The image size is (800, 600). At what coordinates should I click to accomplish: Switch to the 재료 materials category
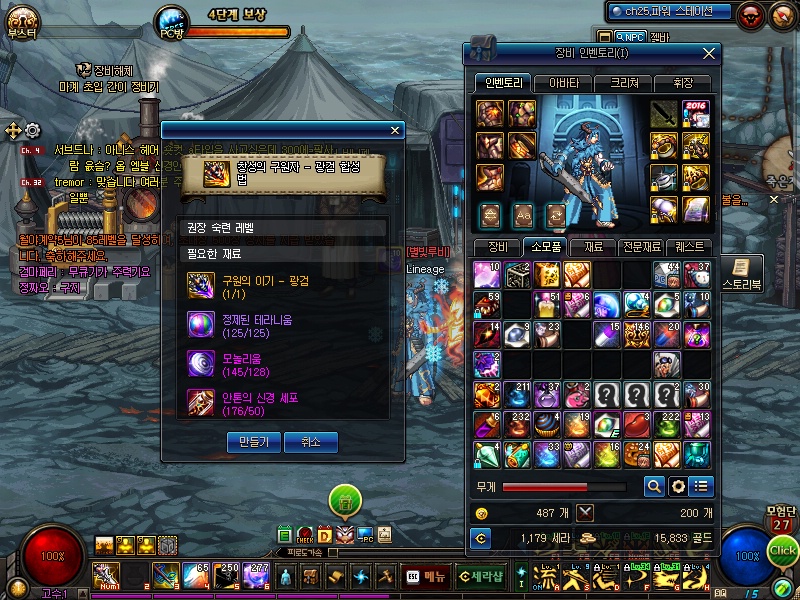pos(594,246)
